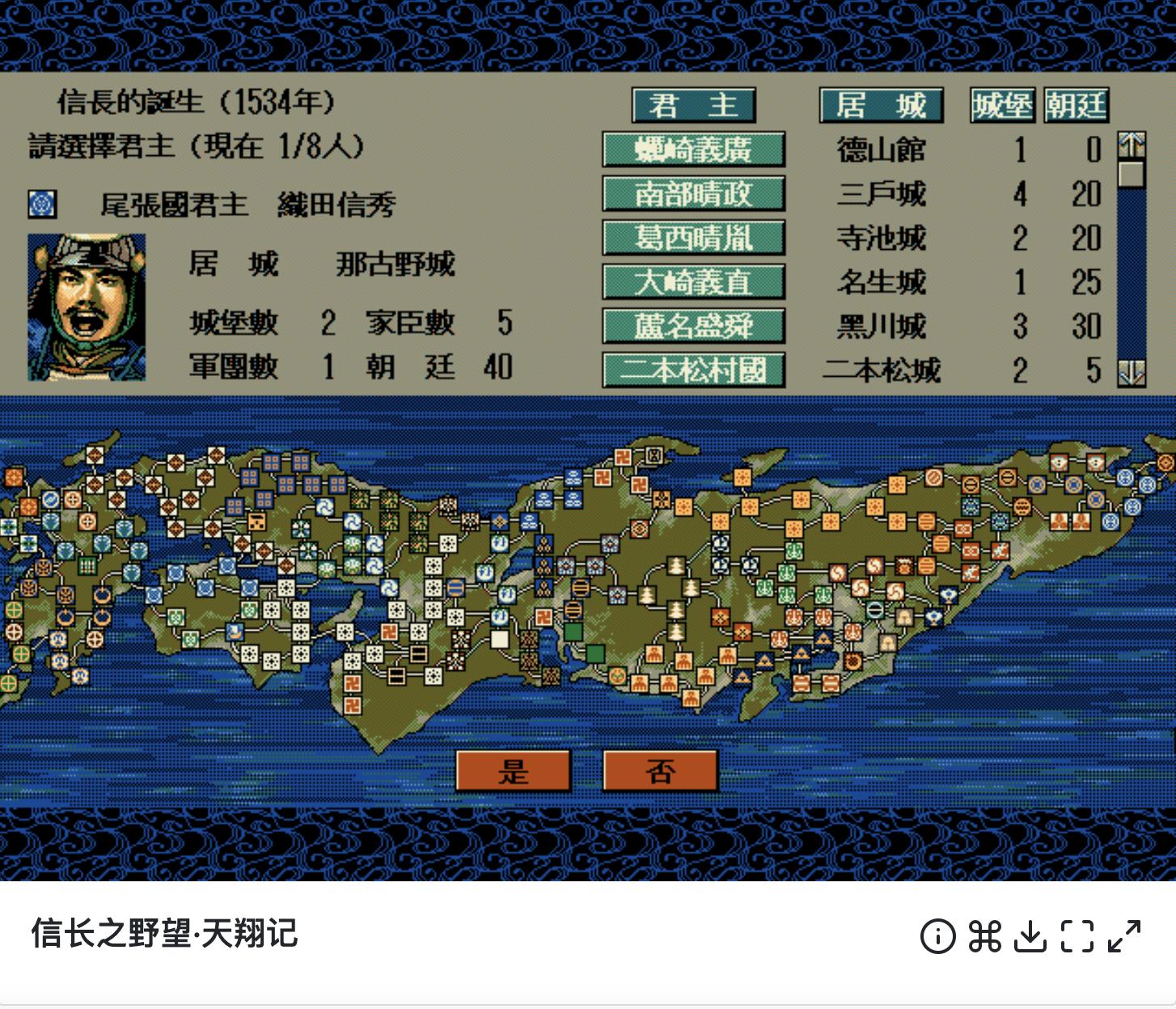Click the 朝廷 column header
Viewport: 1176px width, 1009px height.
[1076, 104]
